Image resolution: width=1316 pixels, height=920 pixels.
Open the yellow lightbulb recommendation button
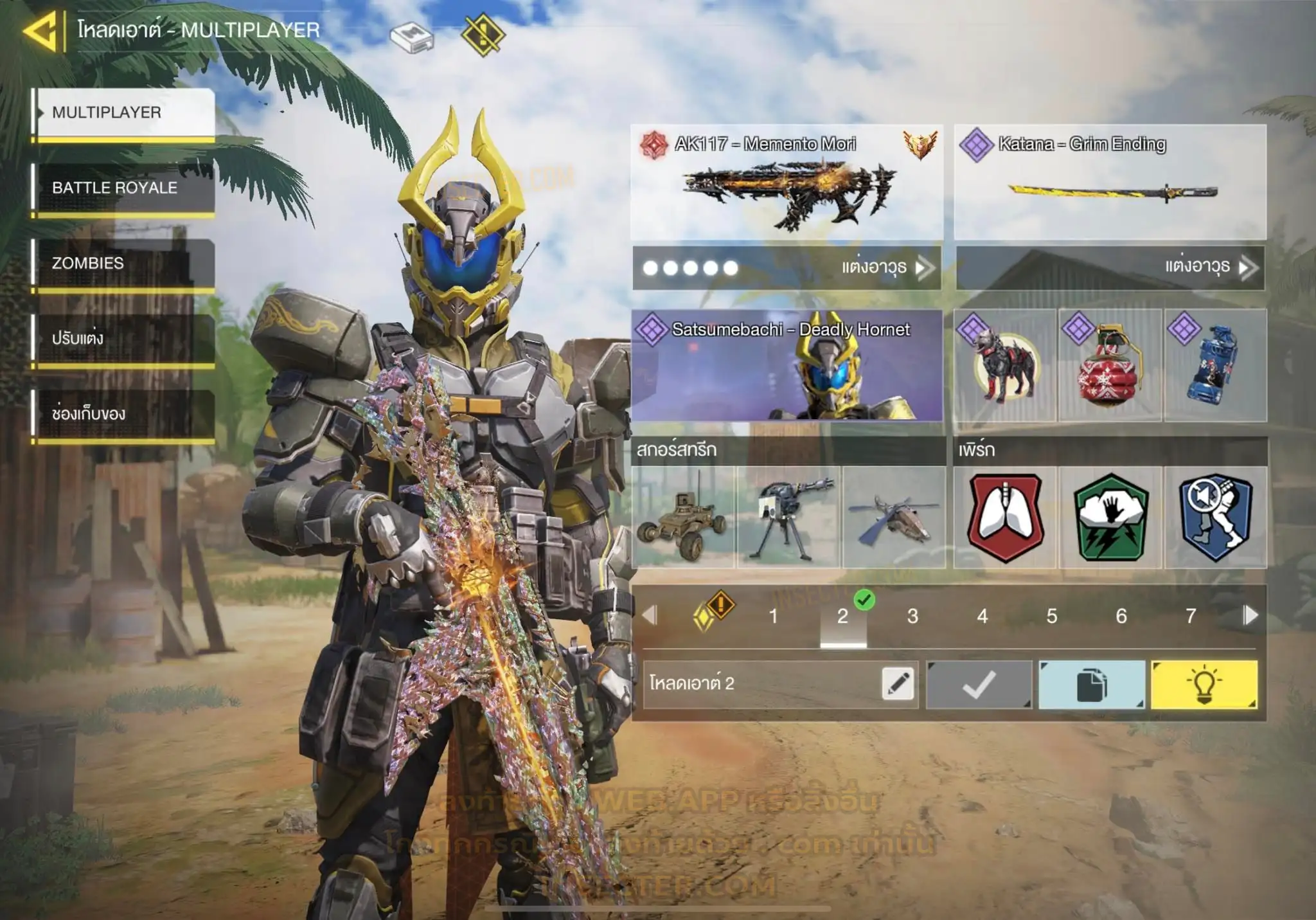[x=1204, y=684]
